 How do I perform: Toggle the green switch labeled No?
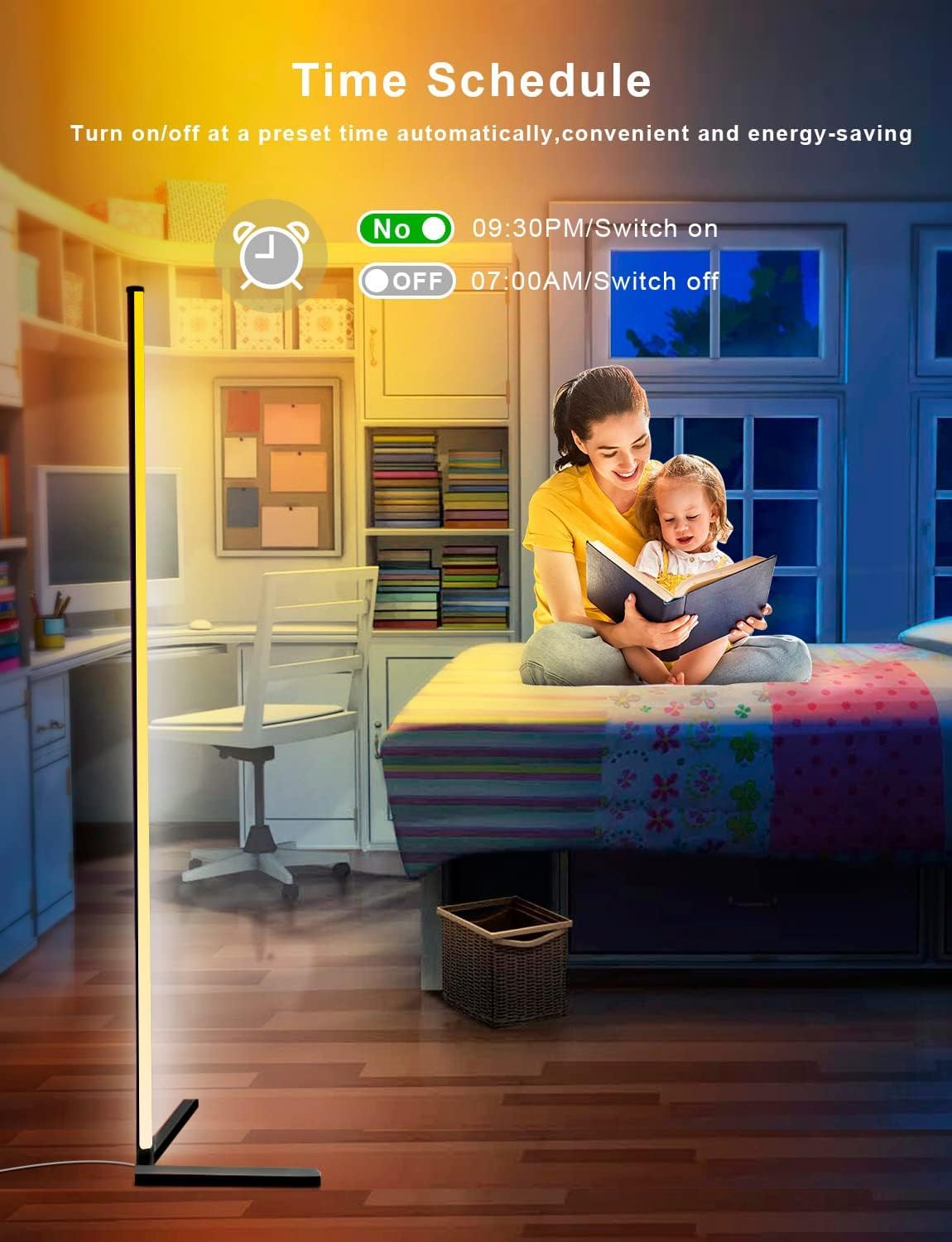click(406, 229)
